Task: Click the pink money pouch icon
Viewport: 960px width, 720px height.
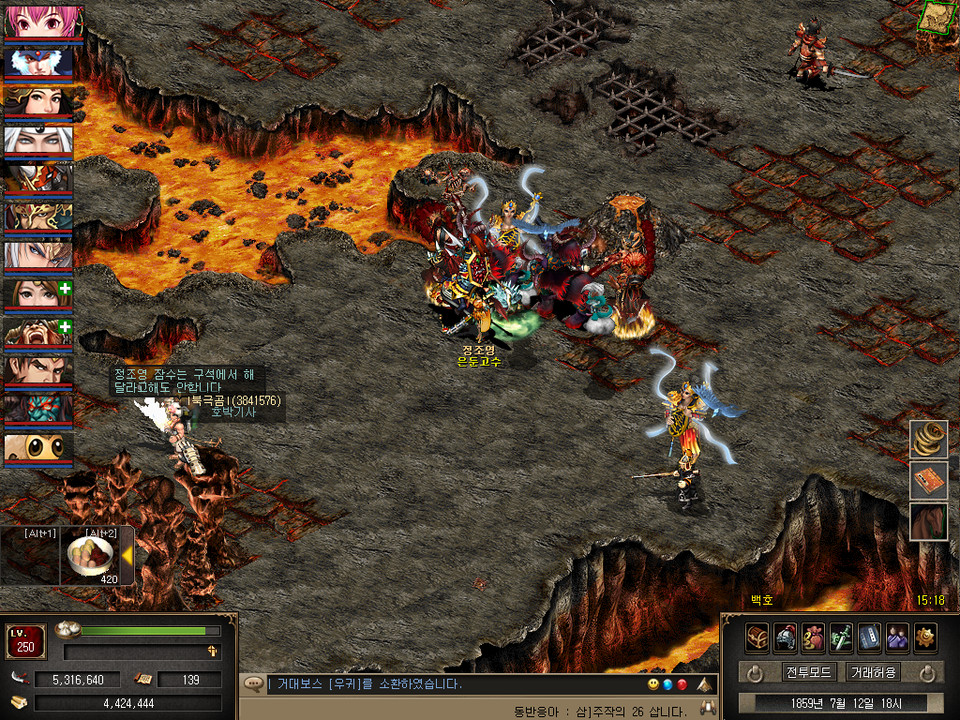Action: pyautogui.click(x=813, y=637)
